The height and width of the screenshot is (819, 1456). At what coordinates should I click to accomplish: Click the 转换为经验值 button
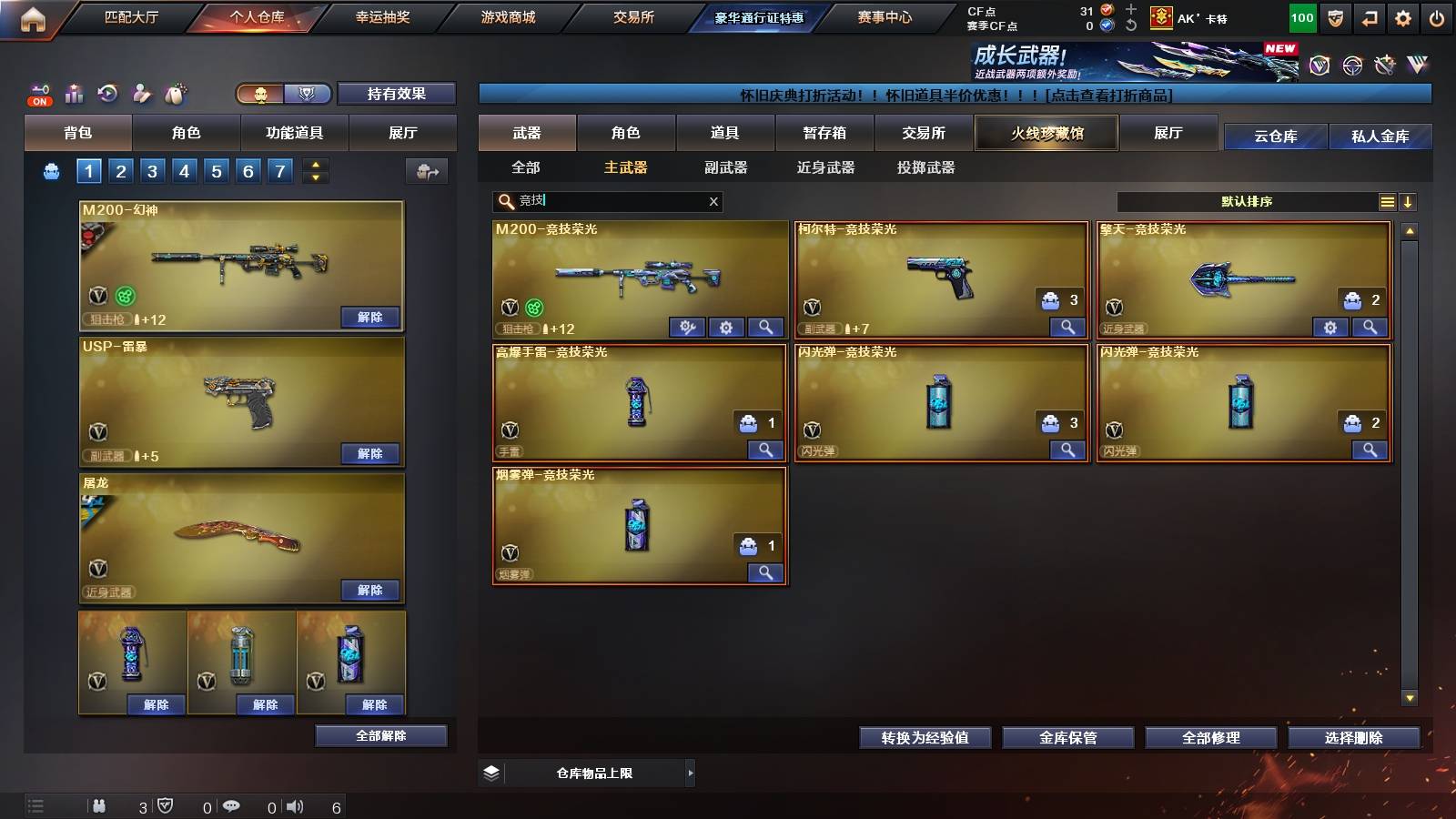[x=925, y=738]
